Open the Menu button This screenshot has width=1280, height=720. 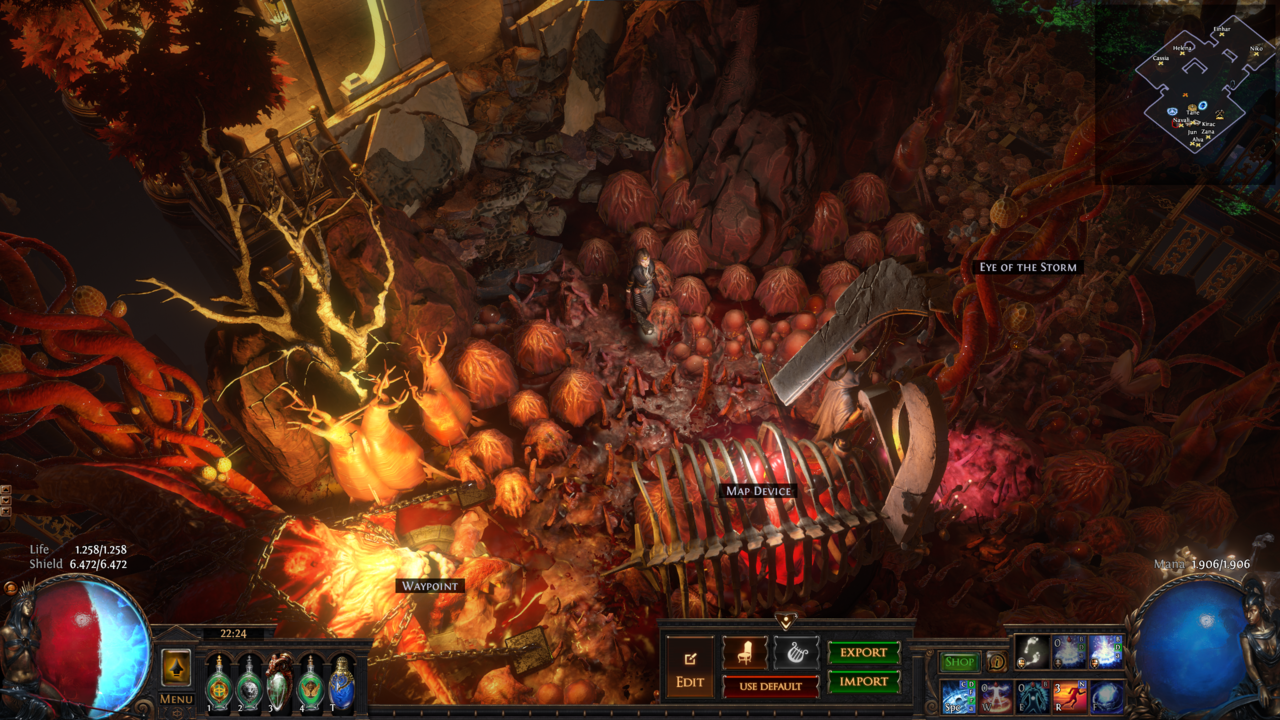tap(176, 699)
